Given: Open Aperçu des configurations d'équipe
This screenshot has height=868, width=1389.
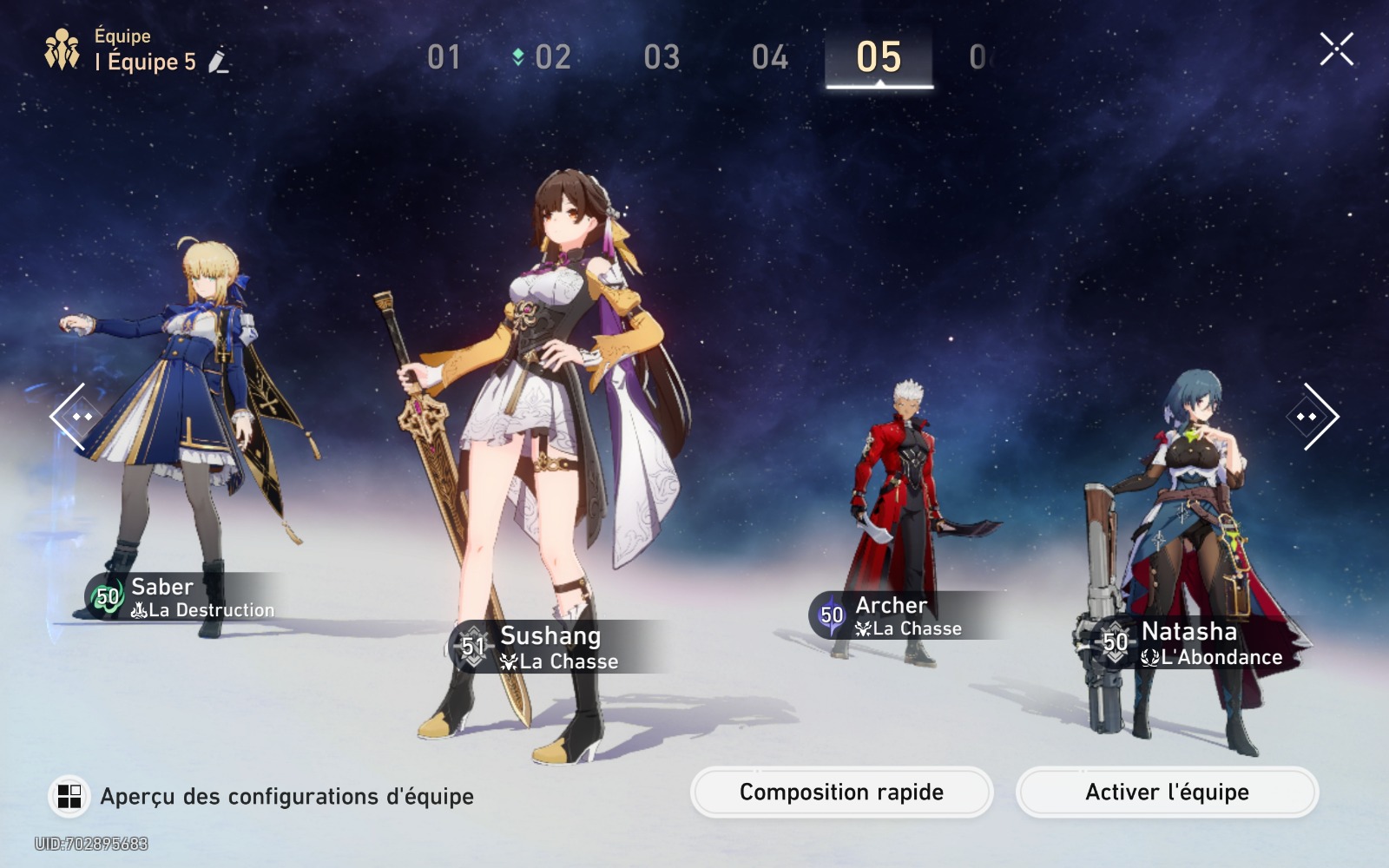Looking at the screenshot, I should pos(260,796).
